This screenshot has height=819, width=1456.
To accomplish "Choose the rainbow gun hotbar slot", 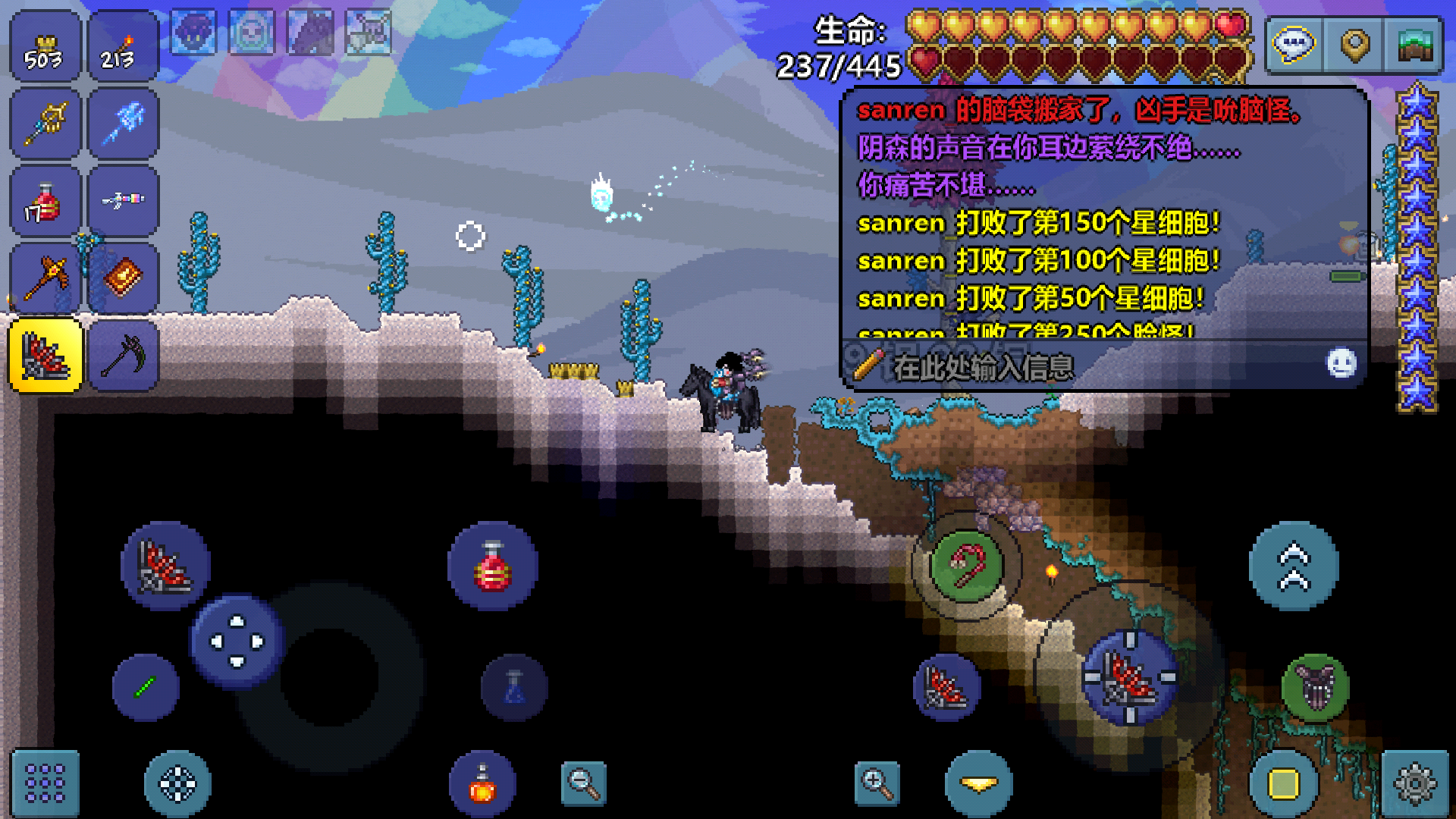I will (123, 202).
